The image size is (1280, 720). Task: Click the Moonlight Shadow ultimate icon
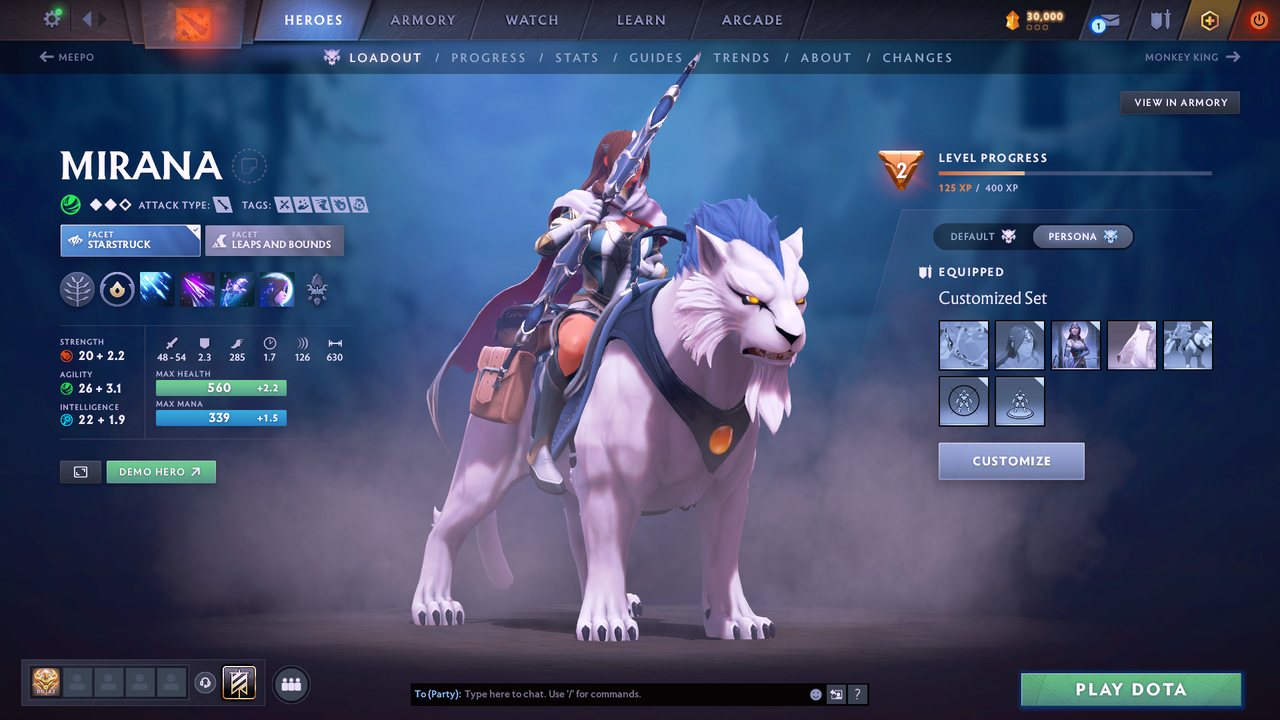[276, 289]
